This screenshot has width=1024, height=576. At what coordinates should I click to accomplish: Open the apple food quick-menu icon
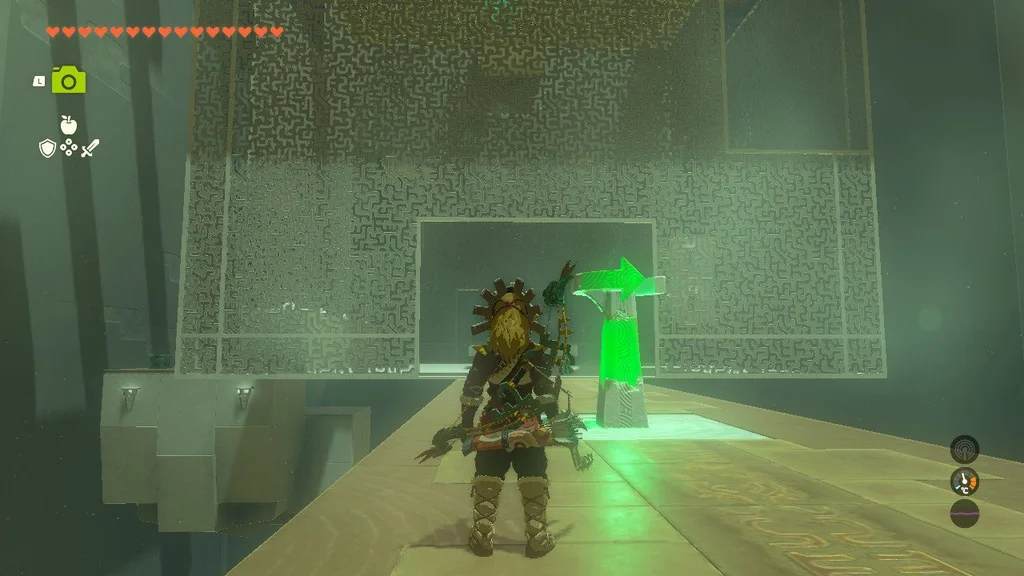(68, 125)
